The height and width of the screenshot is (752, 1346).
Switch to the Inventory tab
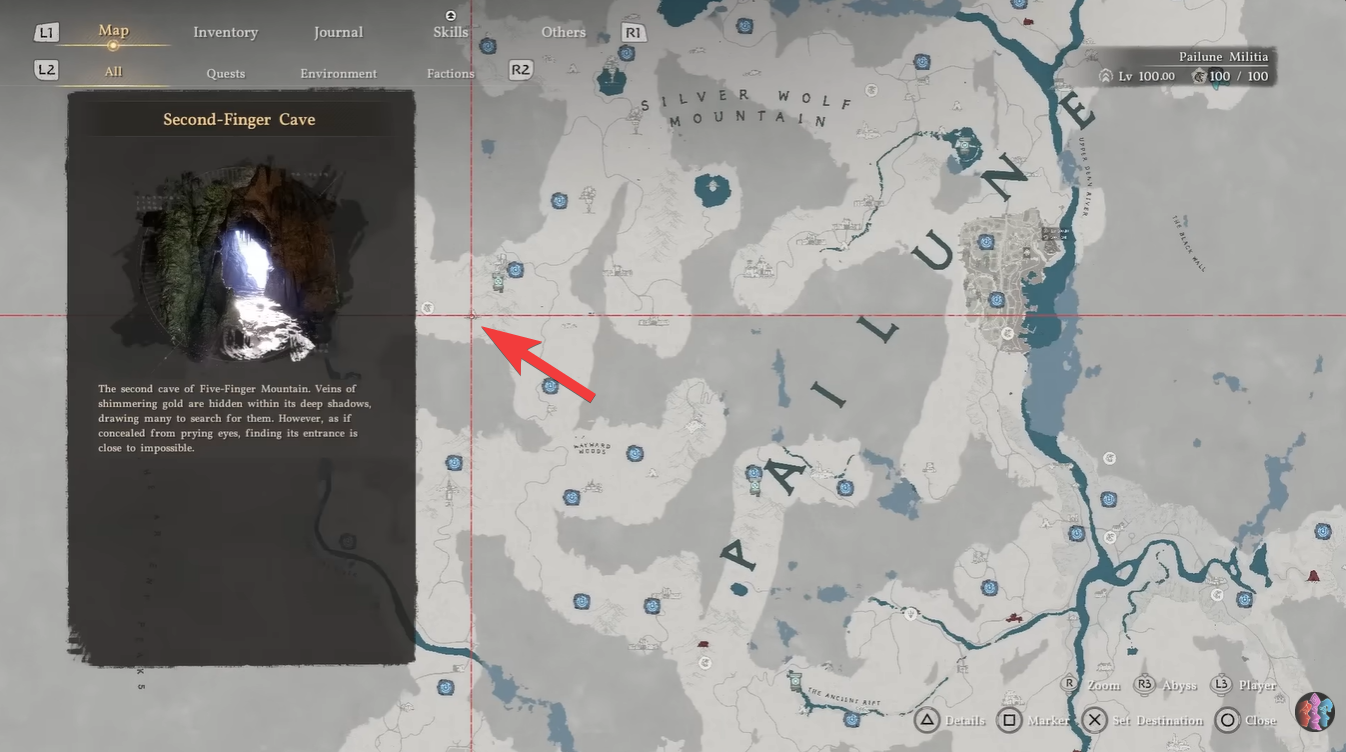pyautogui.click(x=225, y=32)
